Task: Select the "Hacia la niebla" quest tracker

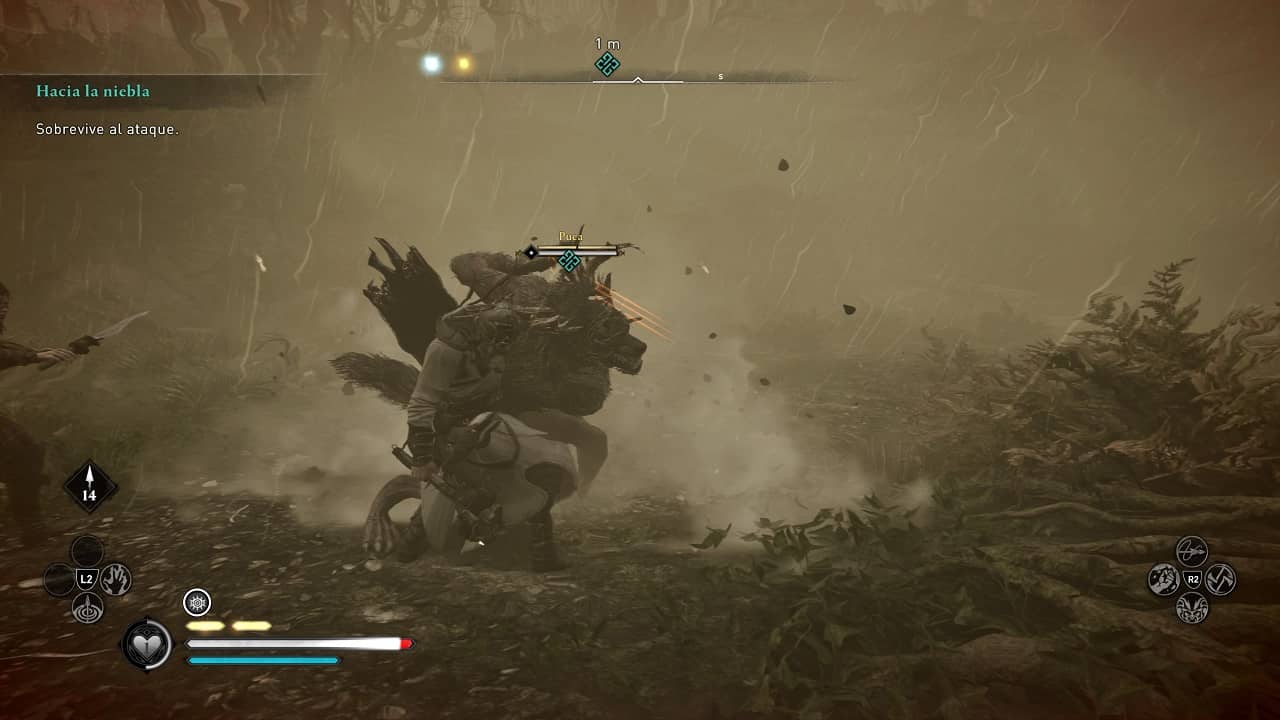Action: click(93, 91)
